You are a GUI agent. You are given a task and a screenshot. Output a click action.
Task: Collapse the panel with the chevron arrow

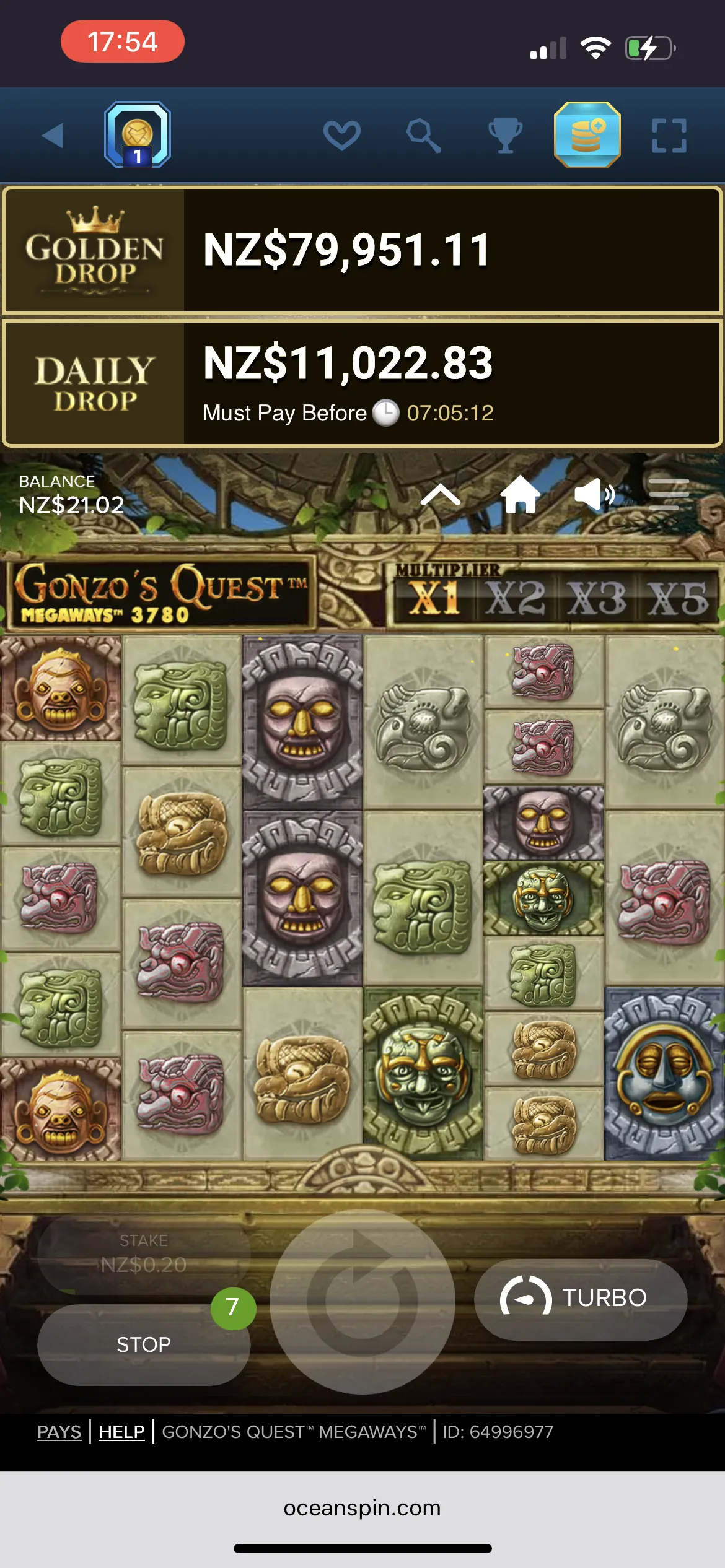(441, 495)
